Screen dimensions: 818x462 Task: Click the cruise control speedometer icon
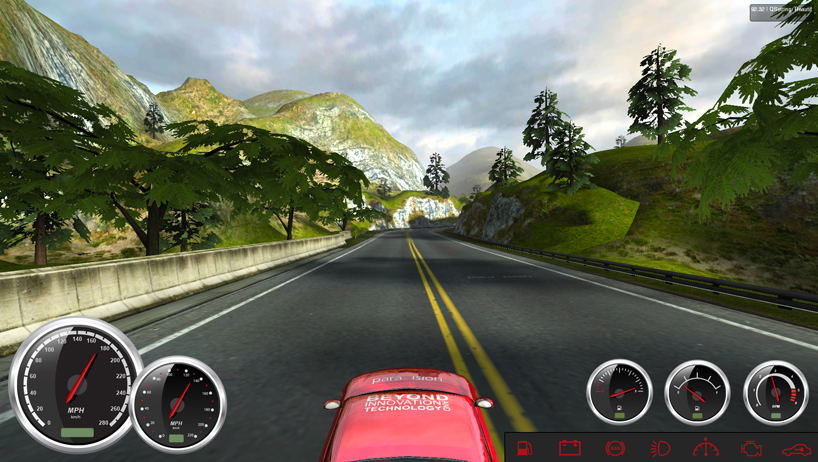(706, 448)
